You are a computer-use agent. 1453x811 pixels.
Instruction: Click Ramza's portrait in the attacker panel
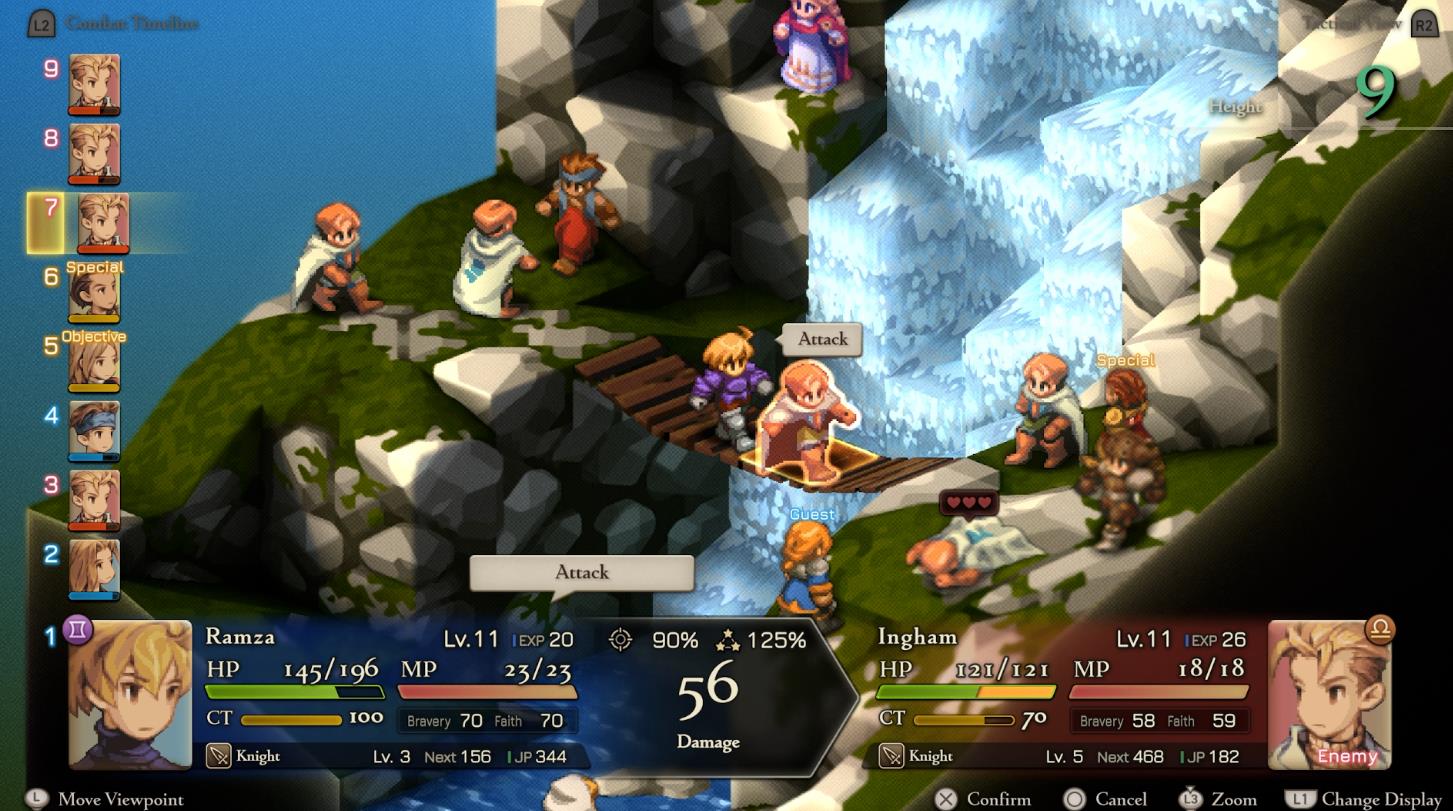[130, 694]
